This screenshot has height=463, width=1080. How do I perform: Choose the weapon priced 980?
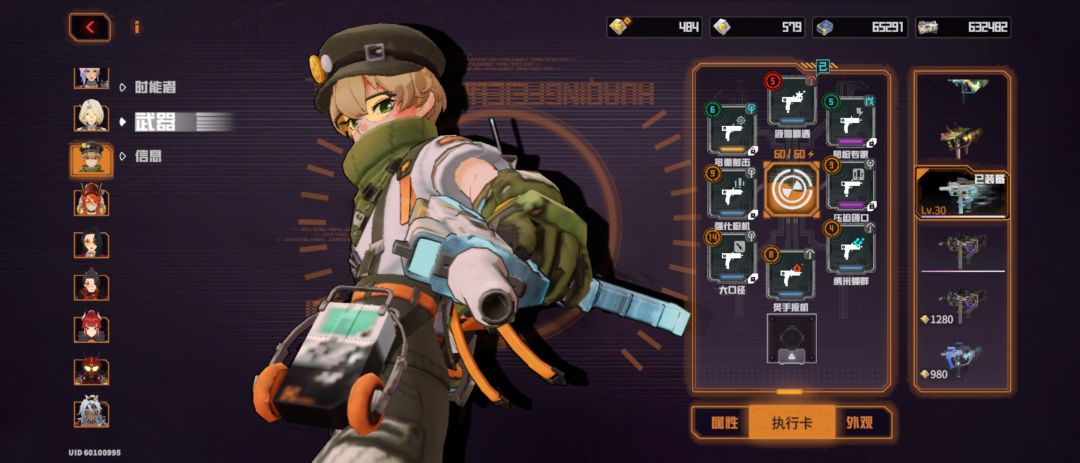tap(960, 360)
